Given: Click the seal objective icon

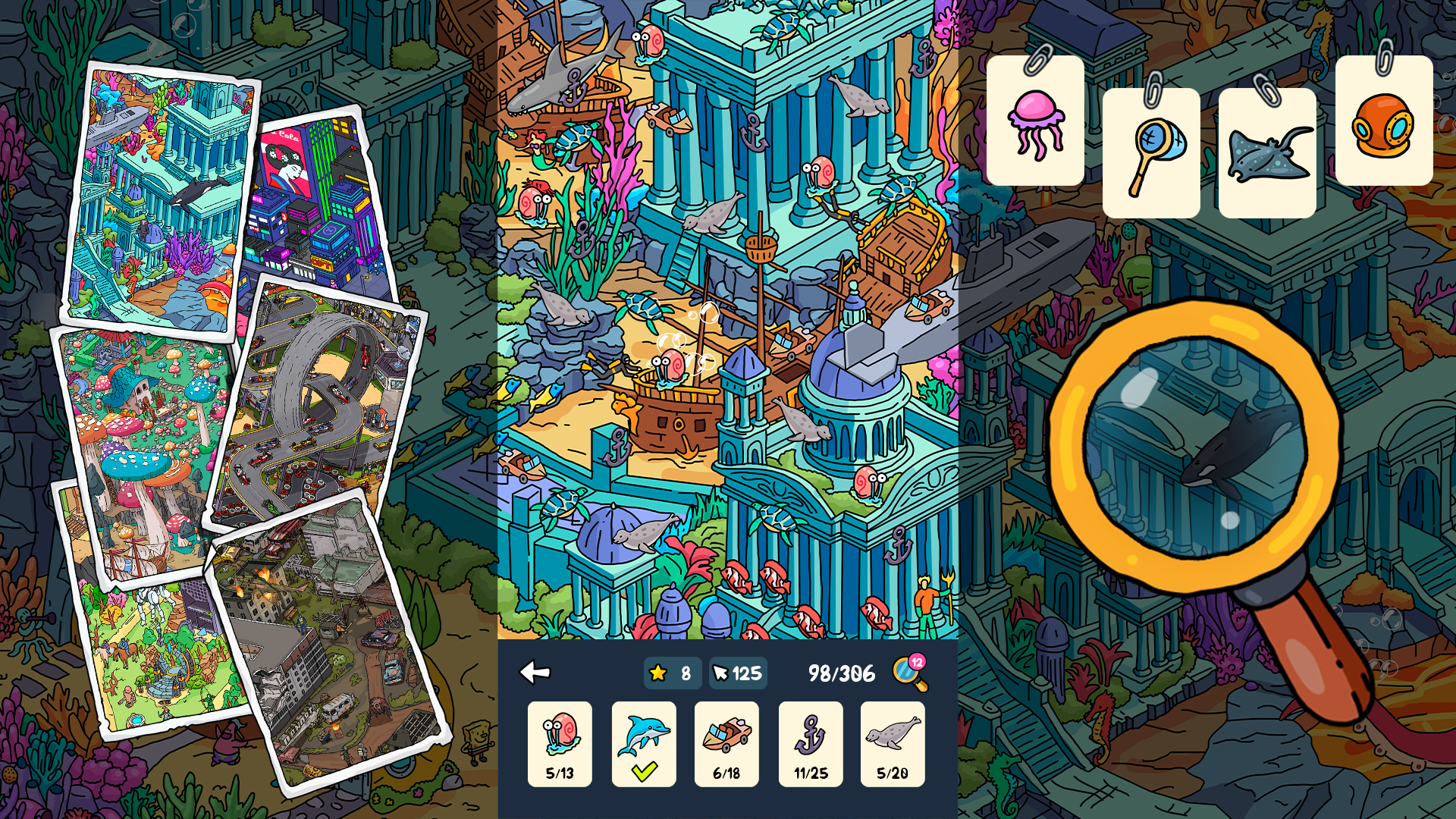Looking at the screenshot, I should coord(893,733).
